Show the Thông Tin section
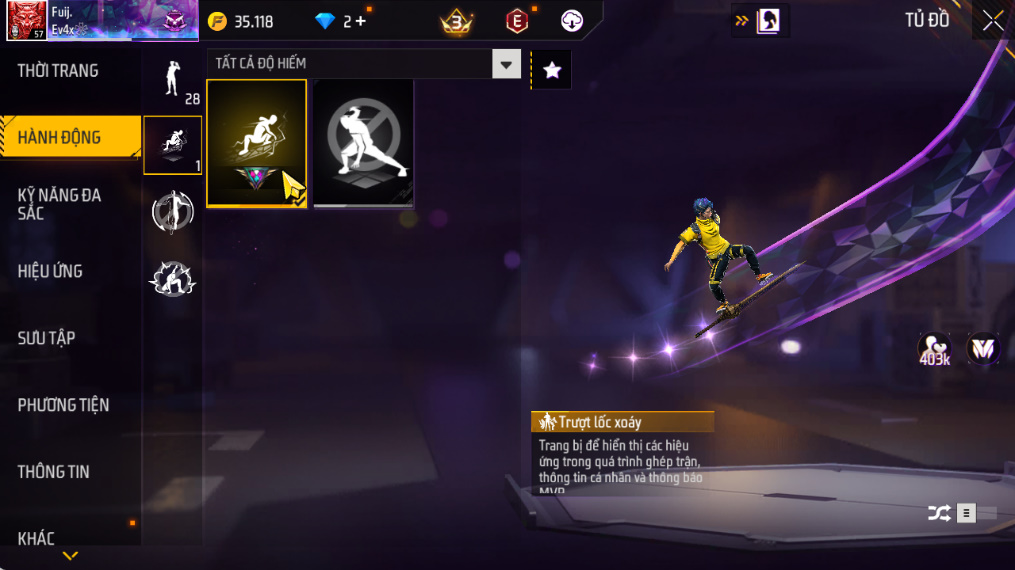1015x570 pixels. click(53, 472)
